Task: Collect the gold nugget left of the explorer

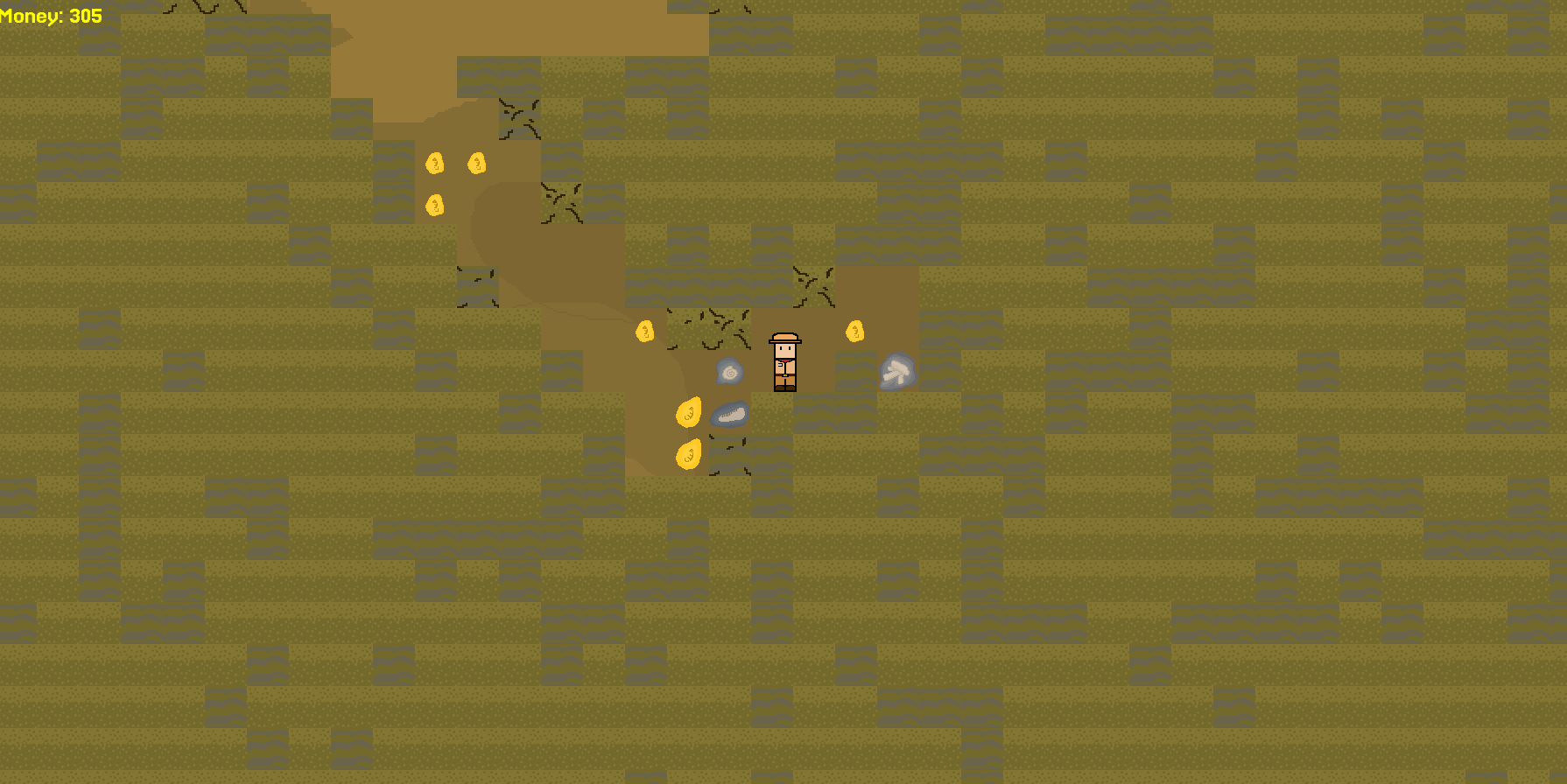Action: tap(645, 331)
